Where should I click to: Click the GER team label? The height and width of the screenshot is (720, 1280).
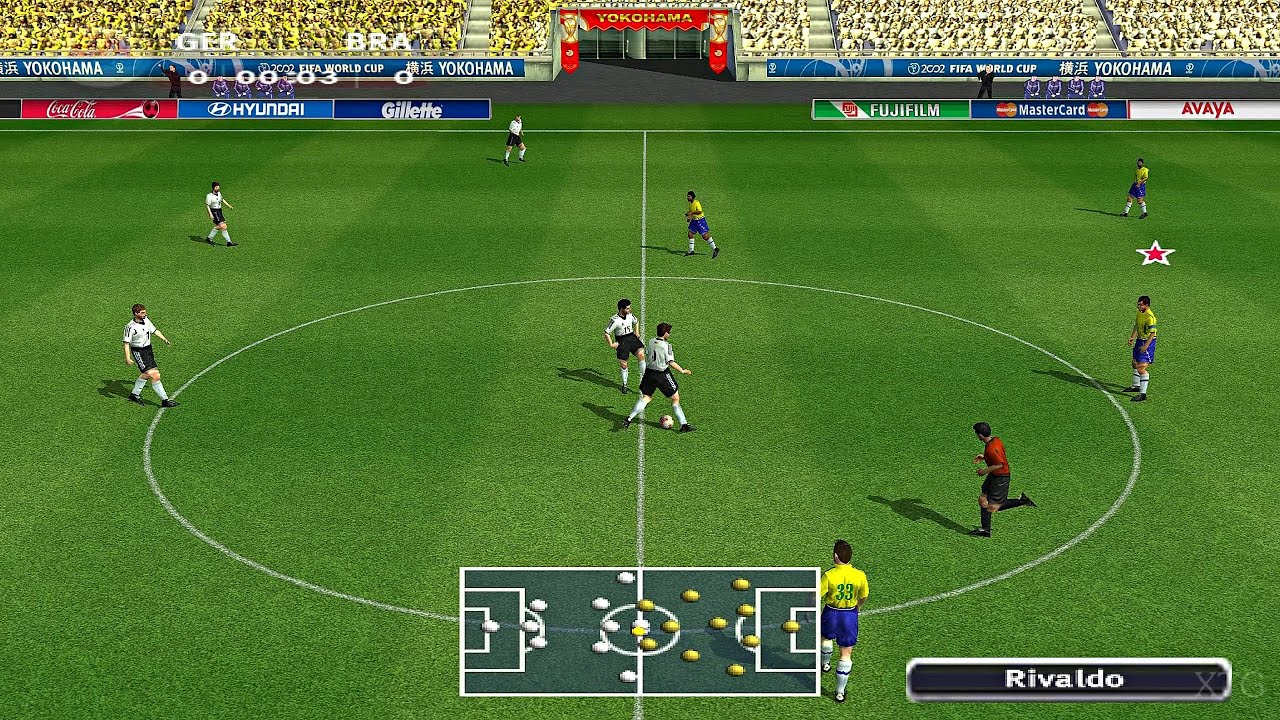[205, 42]
